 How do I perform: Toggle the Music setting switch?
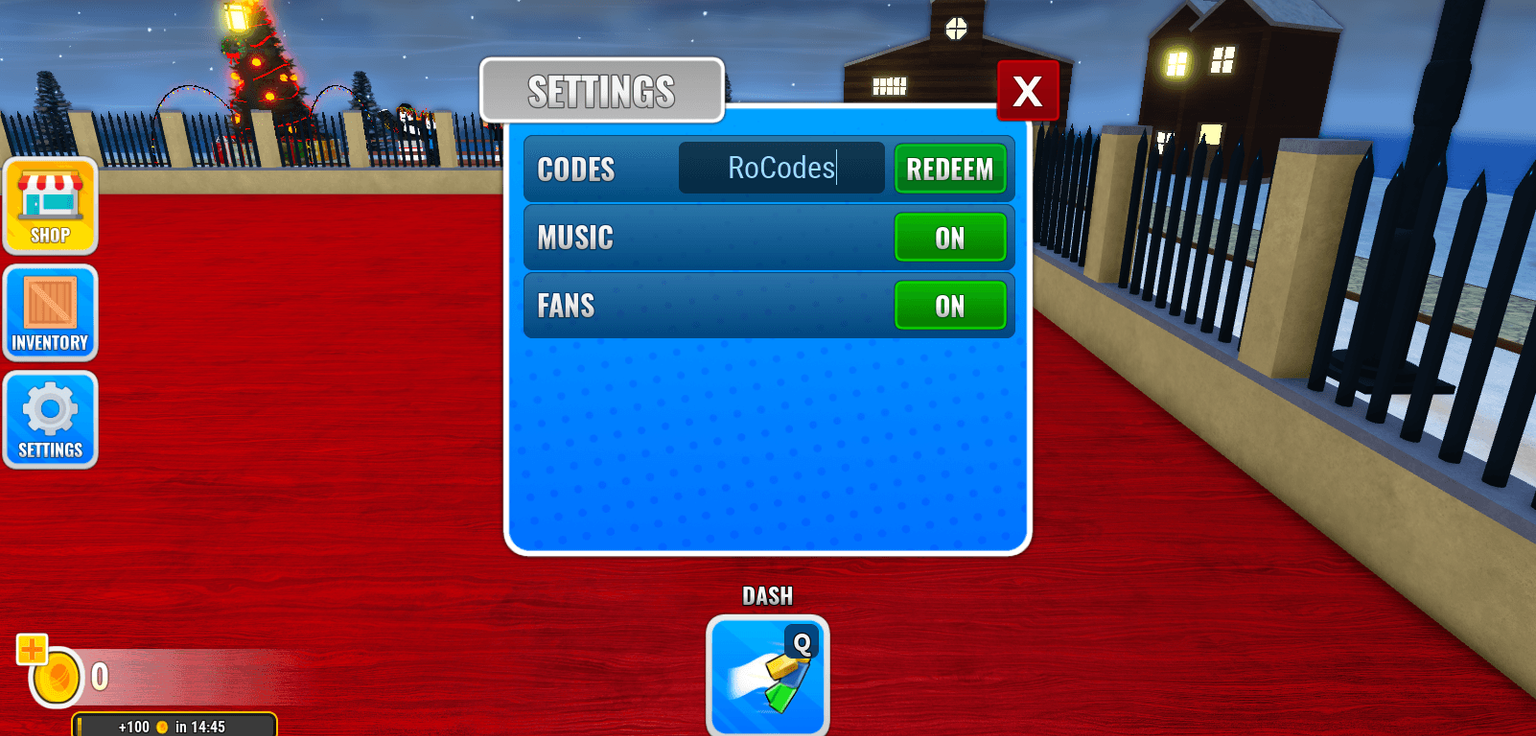pos(951,237)
